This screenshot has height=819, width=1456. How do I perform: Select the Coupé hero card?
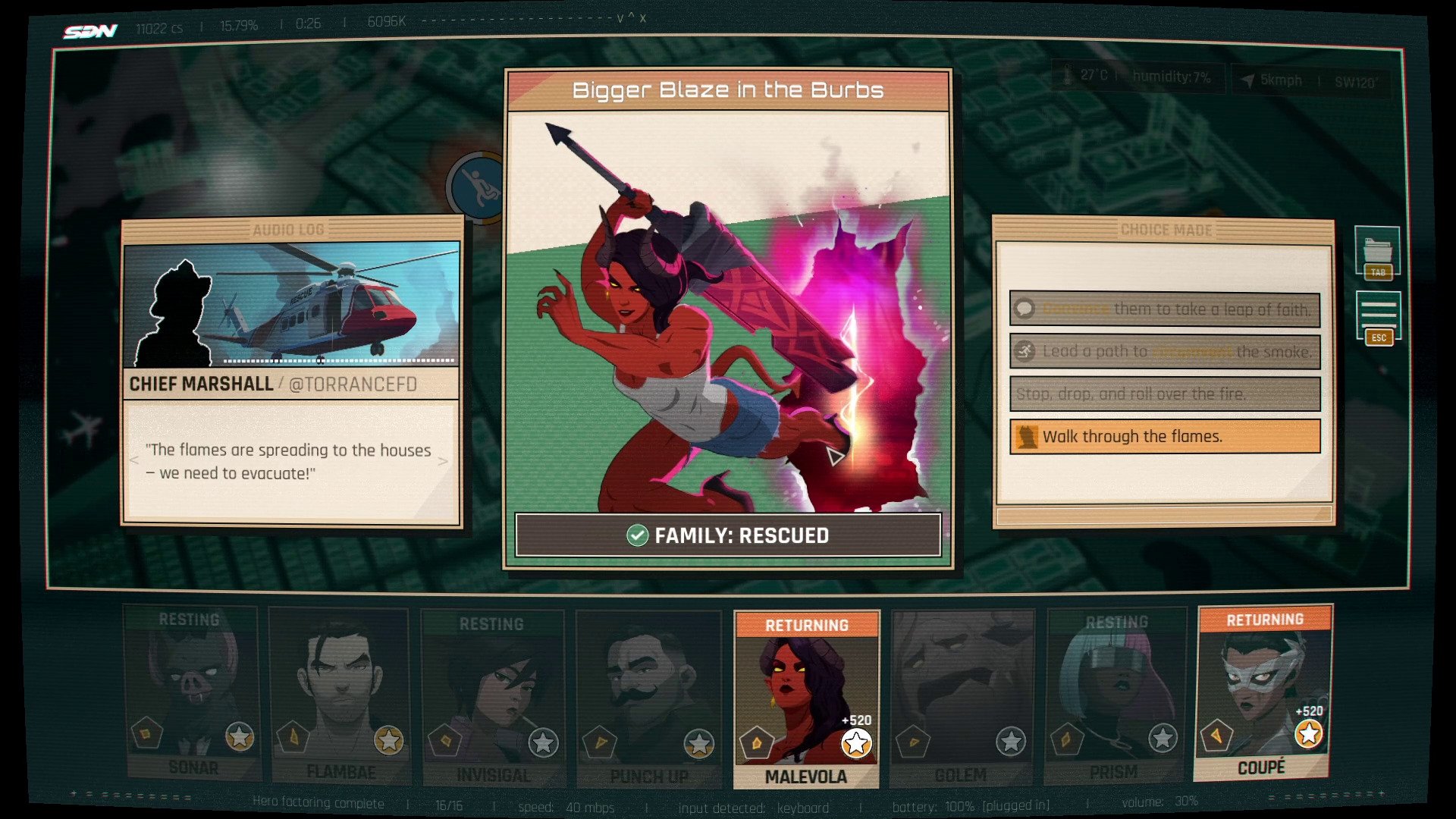click(x=1263, y=692)
